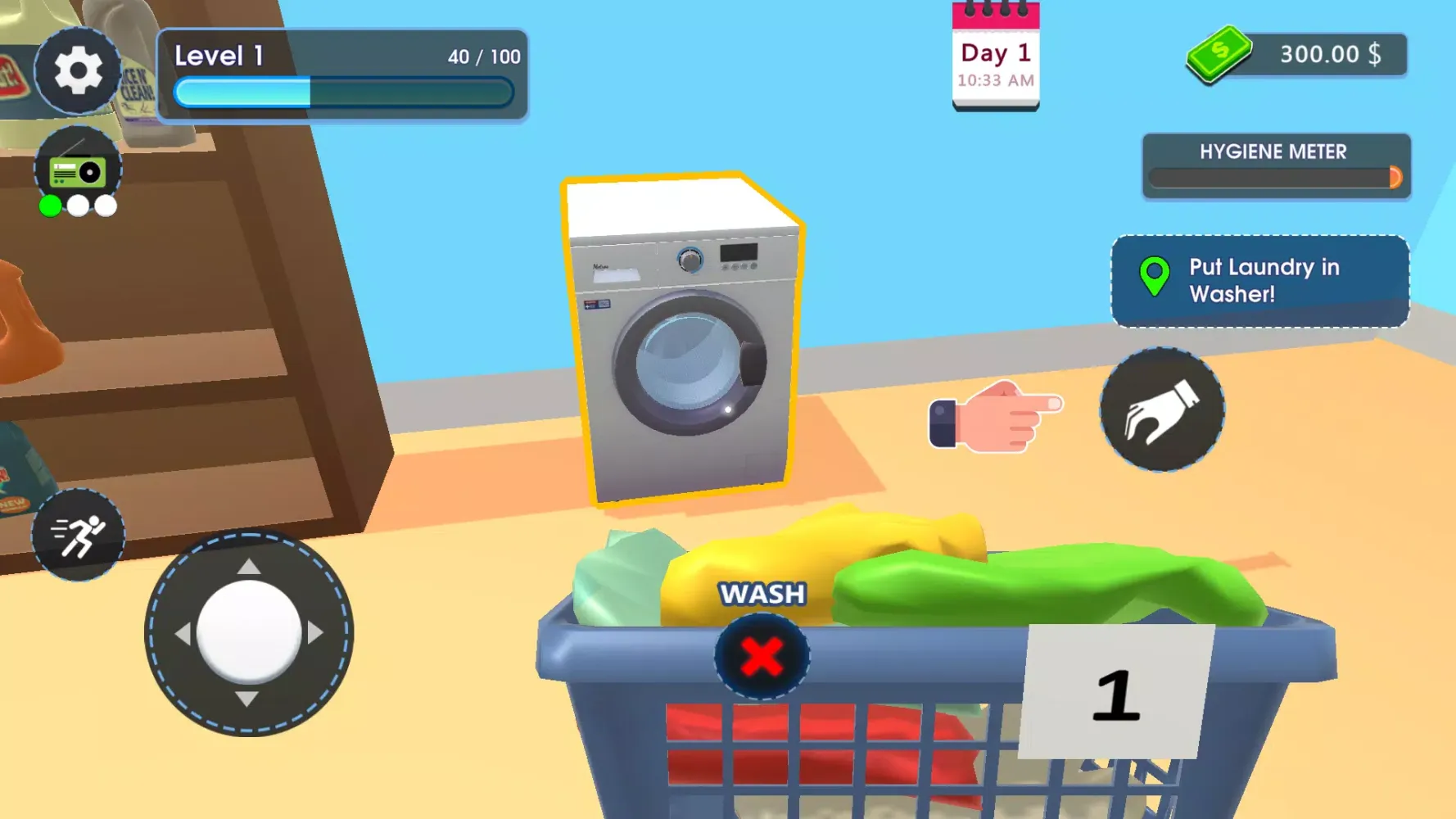Activate the sprint running icon
The height and width of the screenshot is (819, 1456).
tap(78, 534)
